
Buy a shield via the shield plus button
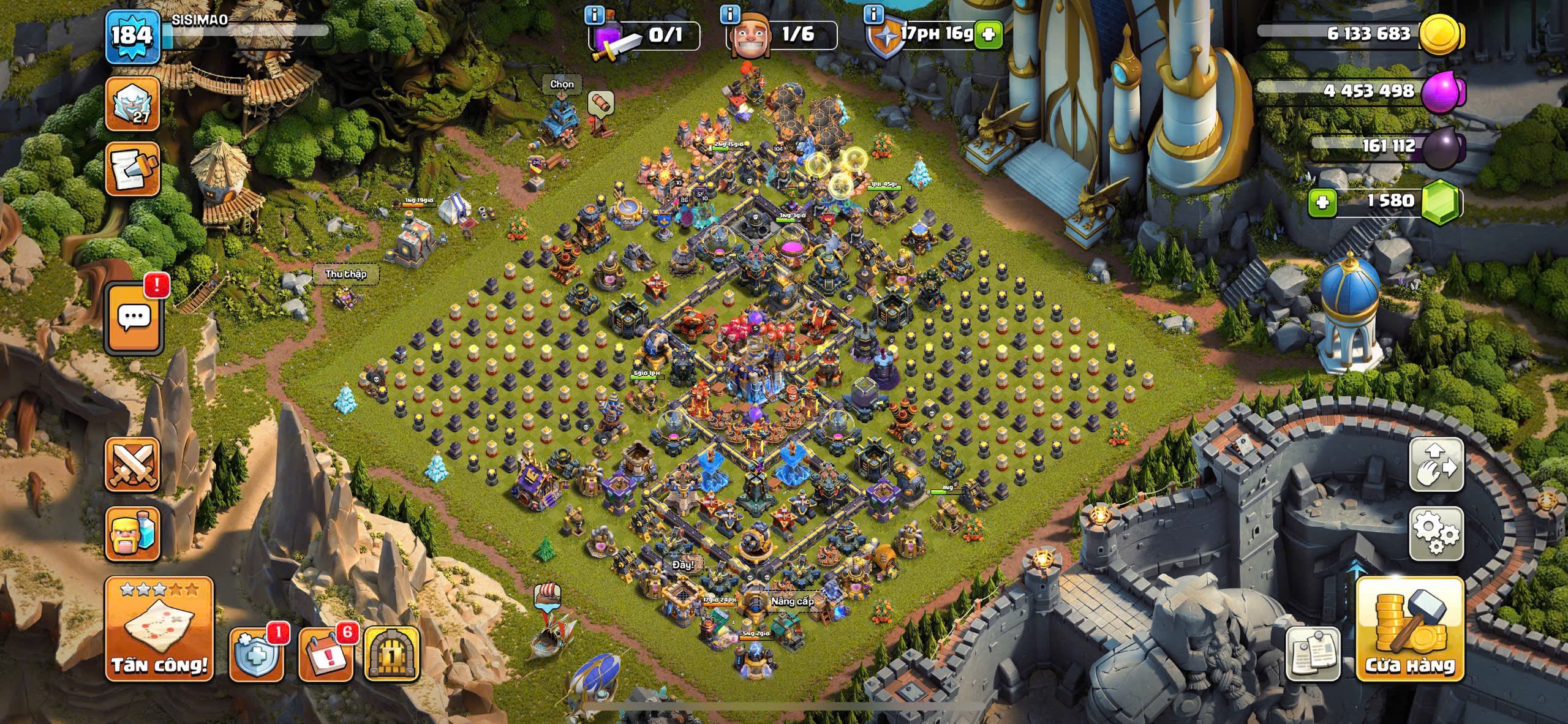(x=988, y=34)
